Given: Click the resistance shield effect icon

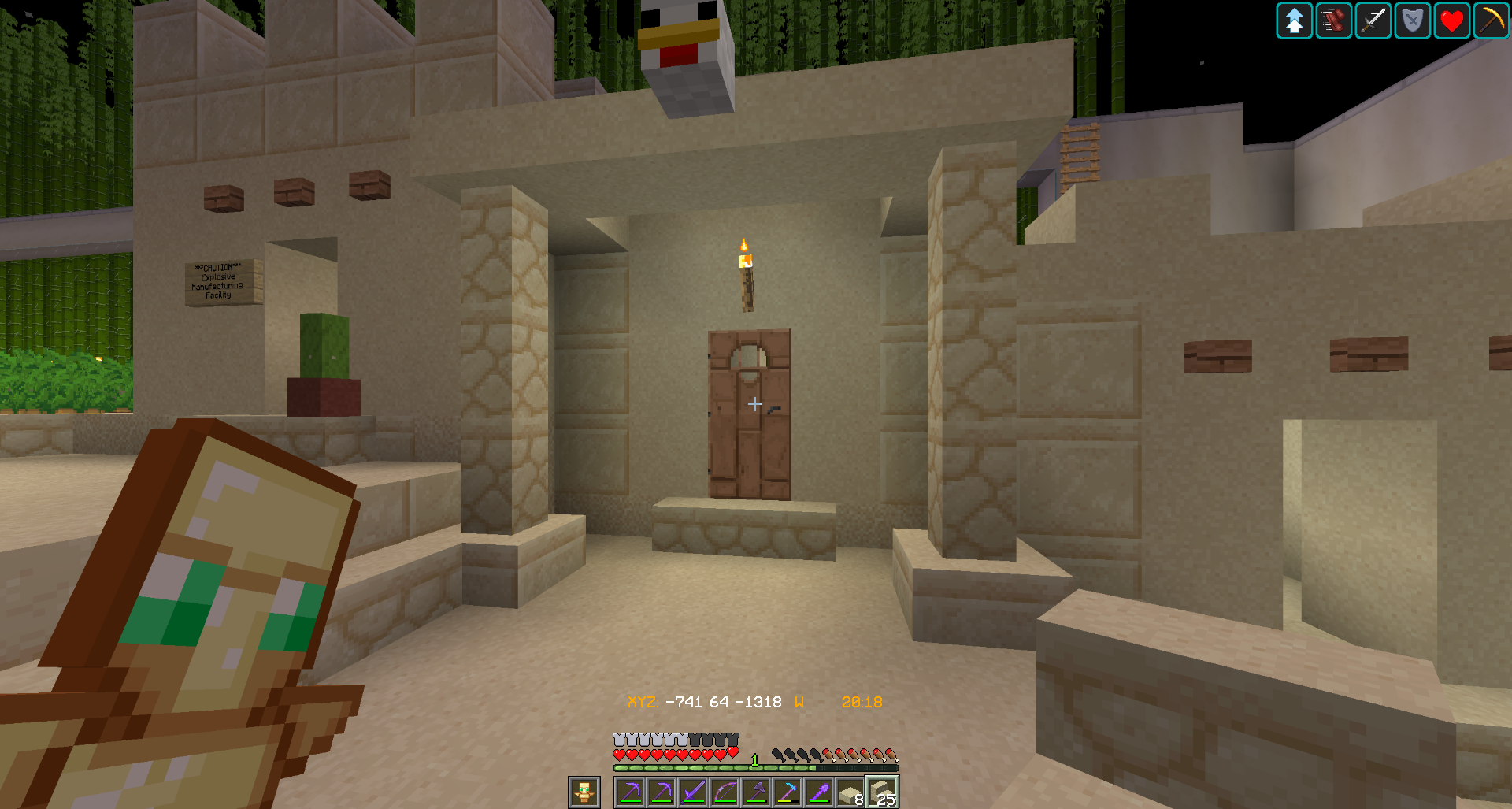Looking at the screenshot, I should pyautogui.click(x=1413, y=20).
